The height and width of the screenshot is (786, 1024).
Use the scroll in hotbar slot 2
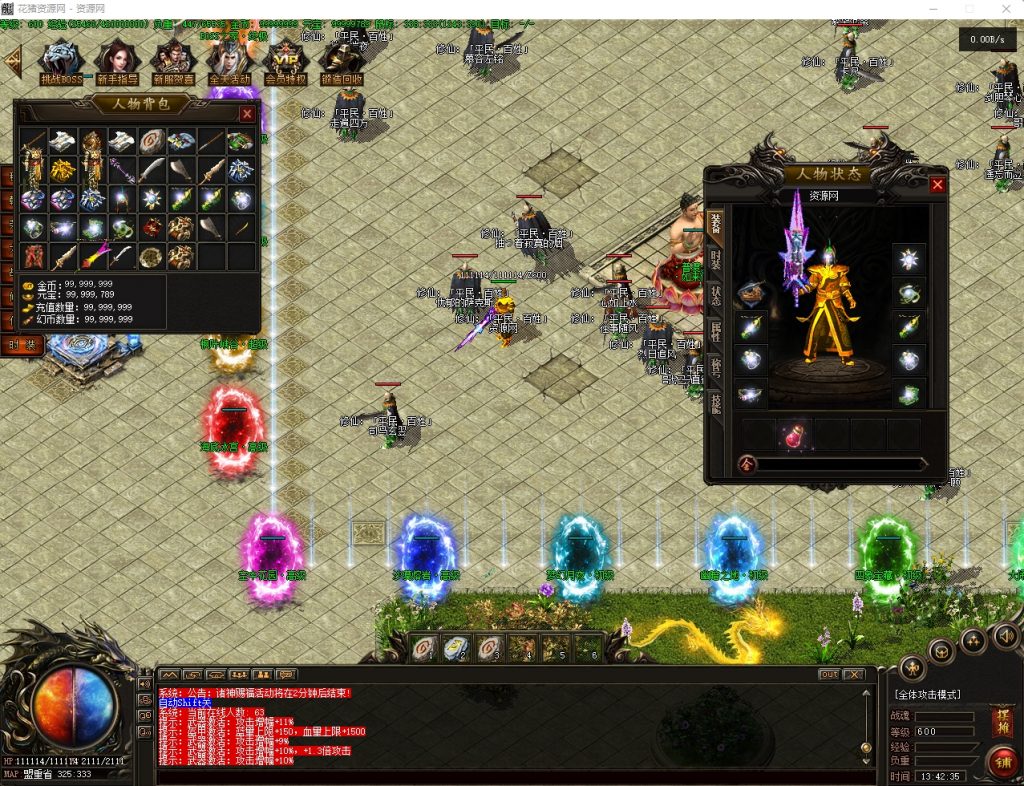(x=456, y=648)
